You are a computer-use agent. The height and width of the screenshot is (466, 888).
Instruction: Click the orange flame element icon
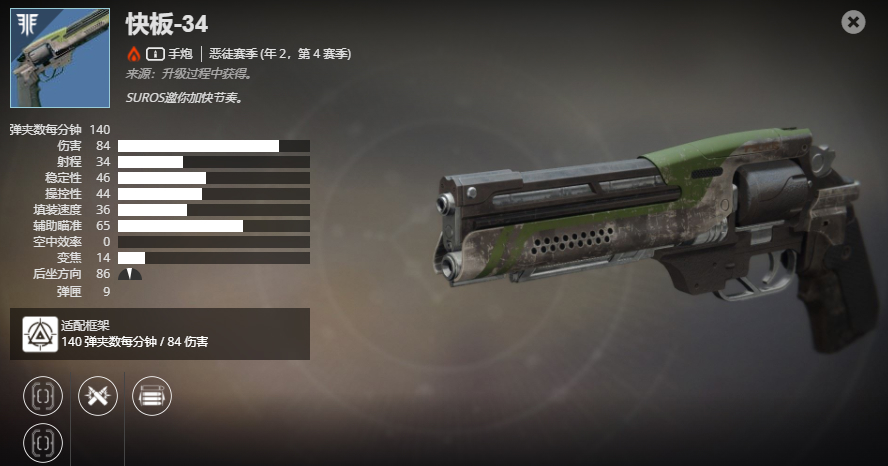(134, 53)
